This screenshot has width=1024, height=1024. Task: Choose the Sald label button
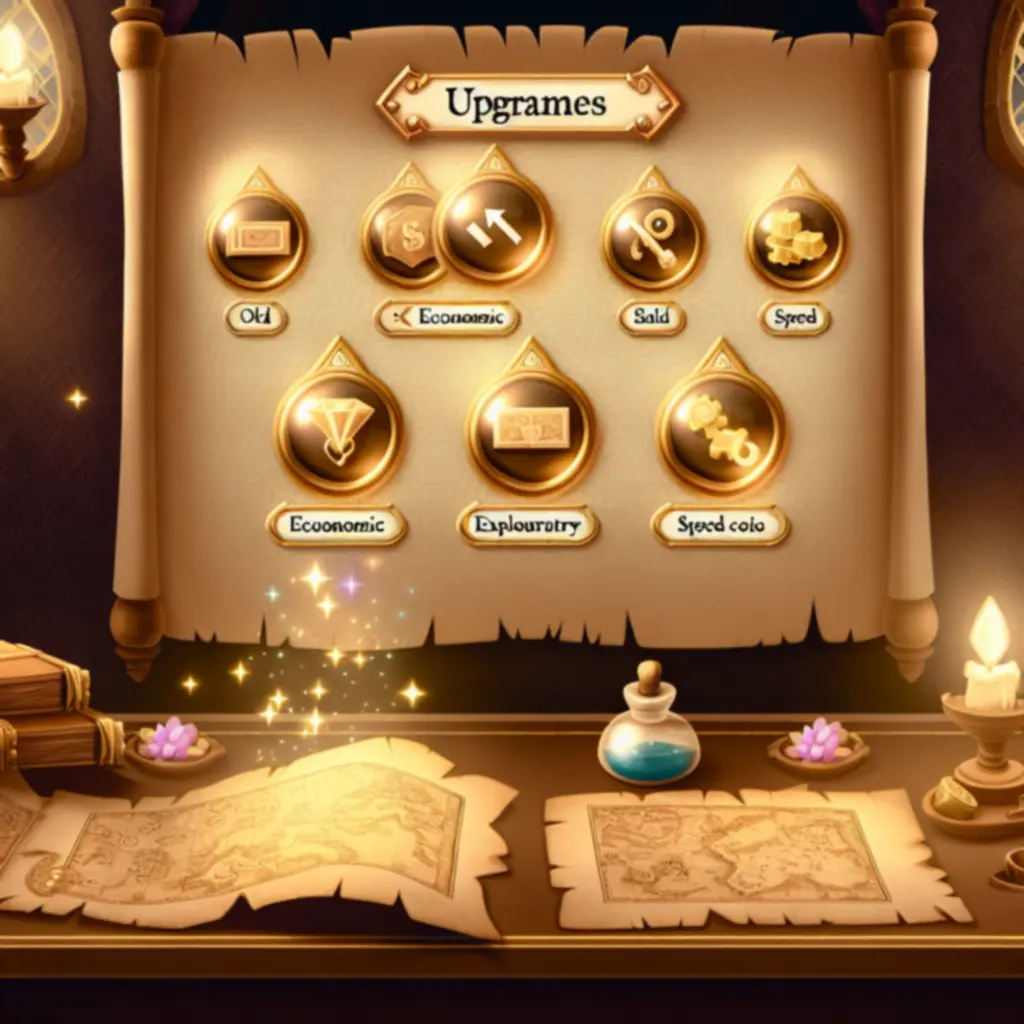(x=652, y=318)
